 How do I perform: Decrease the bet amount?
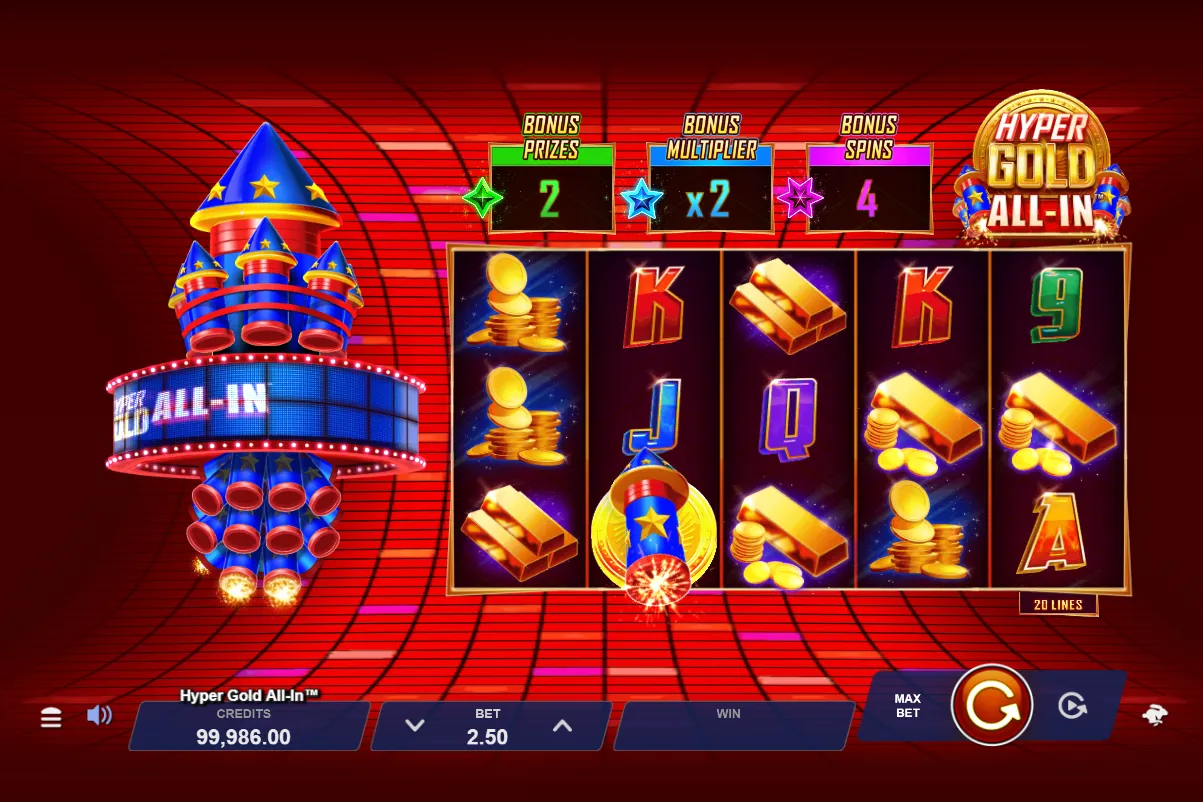[x=415, y=726]
